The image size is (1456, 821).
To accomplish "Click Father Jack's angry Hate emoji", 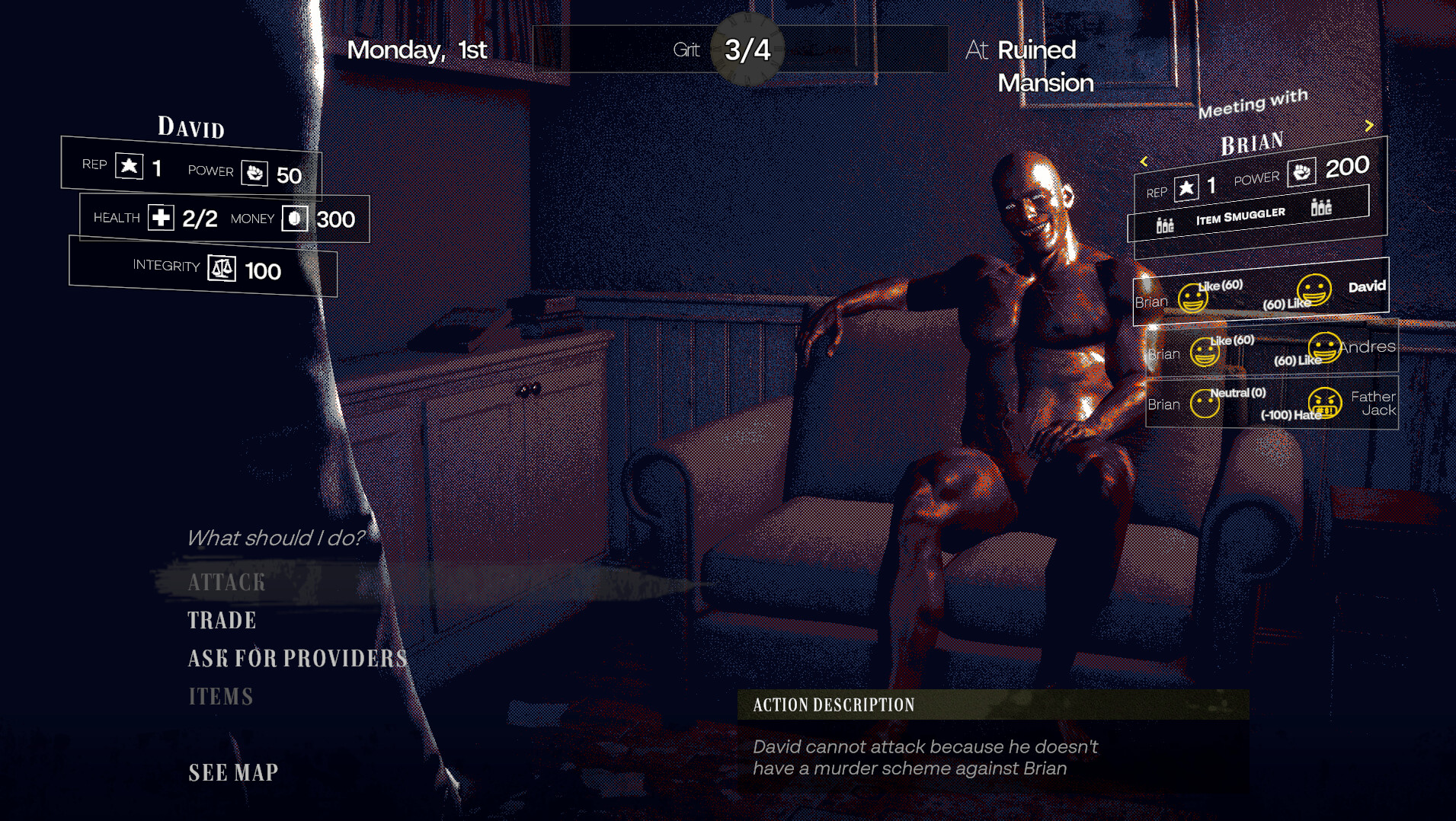I will coord(1324,404).
